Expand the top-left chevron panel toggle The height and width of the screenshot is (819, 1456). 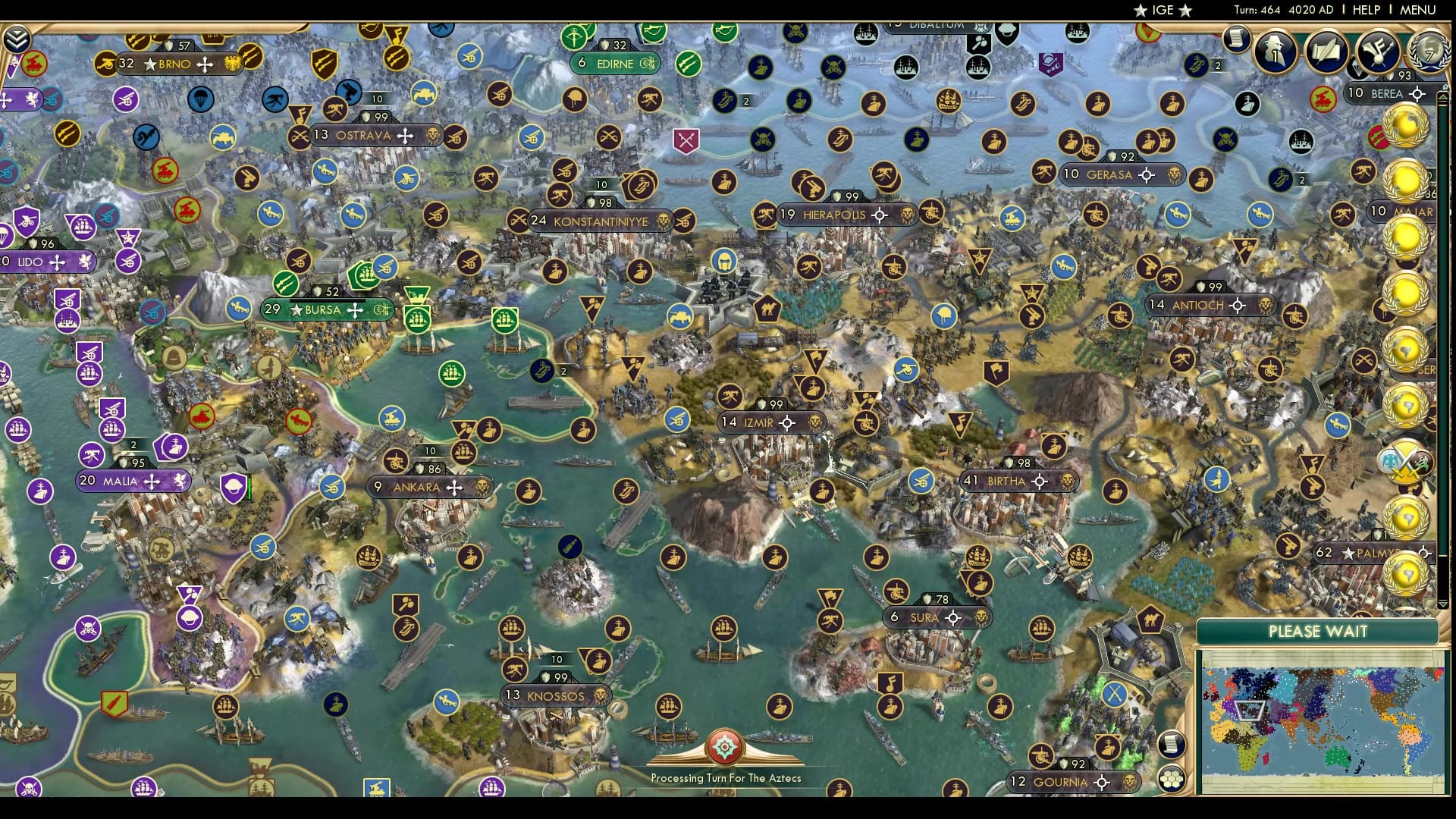[17, 39]
